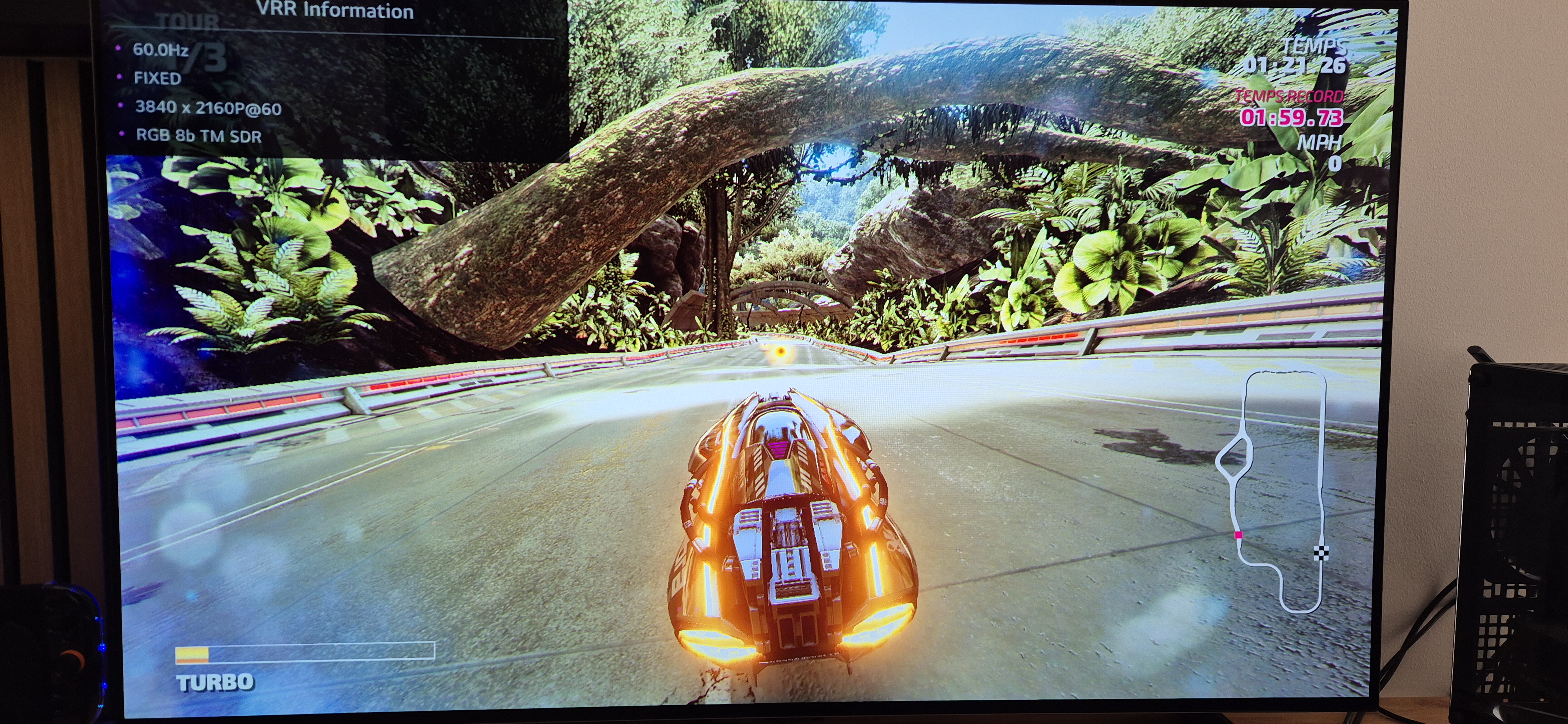Image resolution: width=1568 pixels, height=724 pixels.
Task: Click the pink player position marker on minimap
Action: pyautogui.click(x=1238, y=535)
